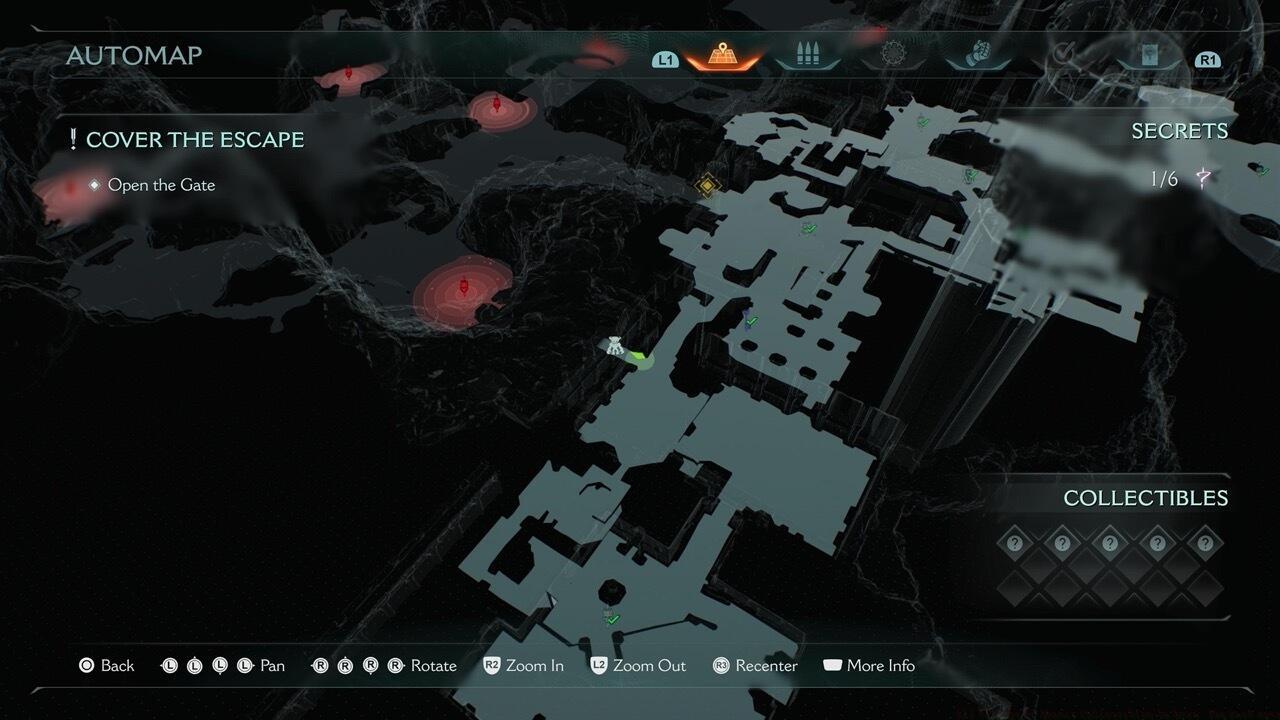Open the checkmark challenges tab

1066,55
